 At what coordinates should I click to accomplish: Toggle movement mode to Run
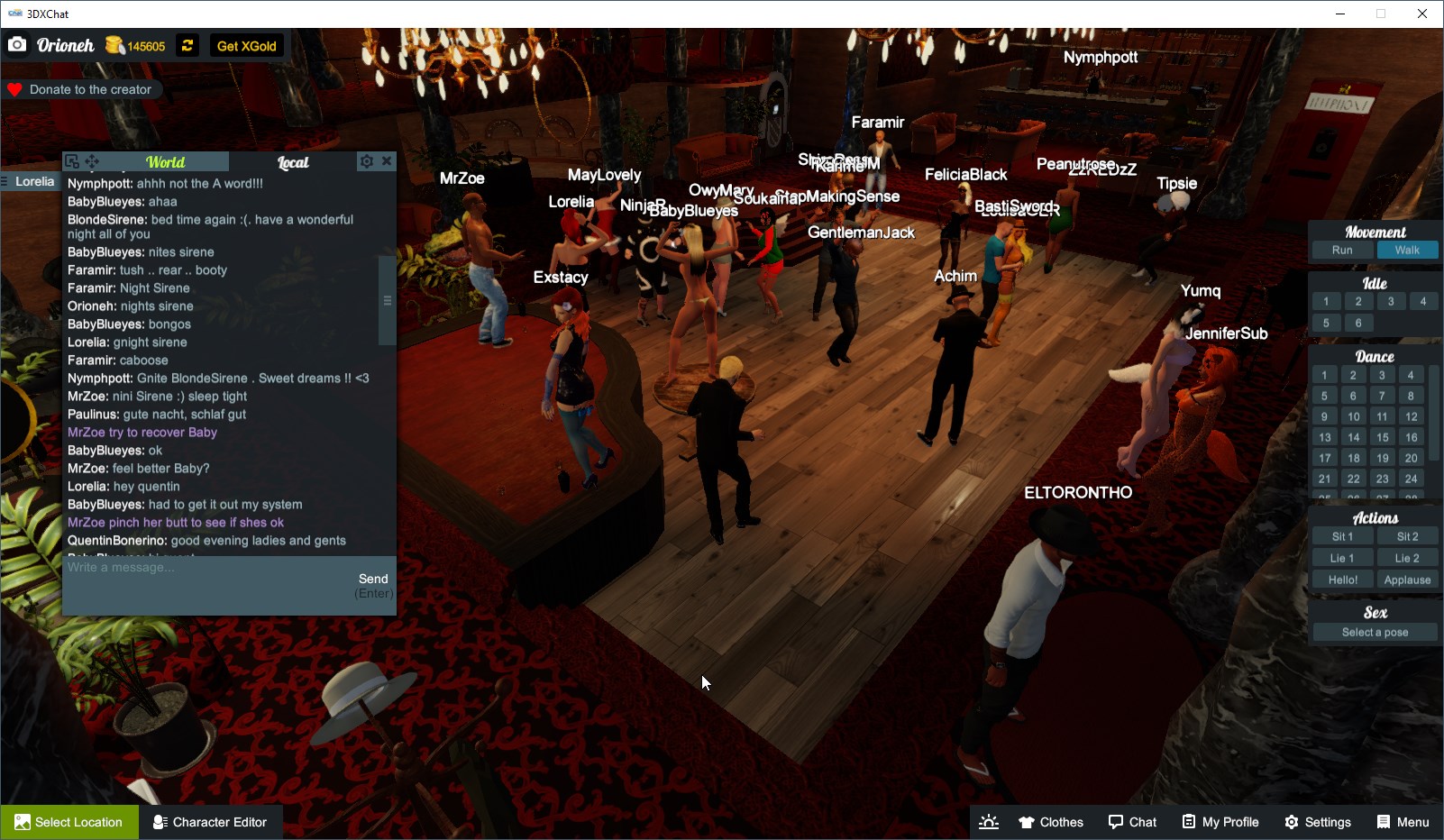tap(1342, 250)
